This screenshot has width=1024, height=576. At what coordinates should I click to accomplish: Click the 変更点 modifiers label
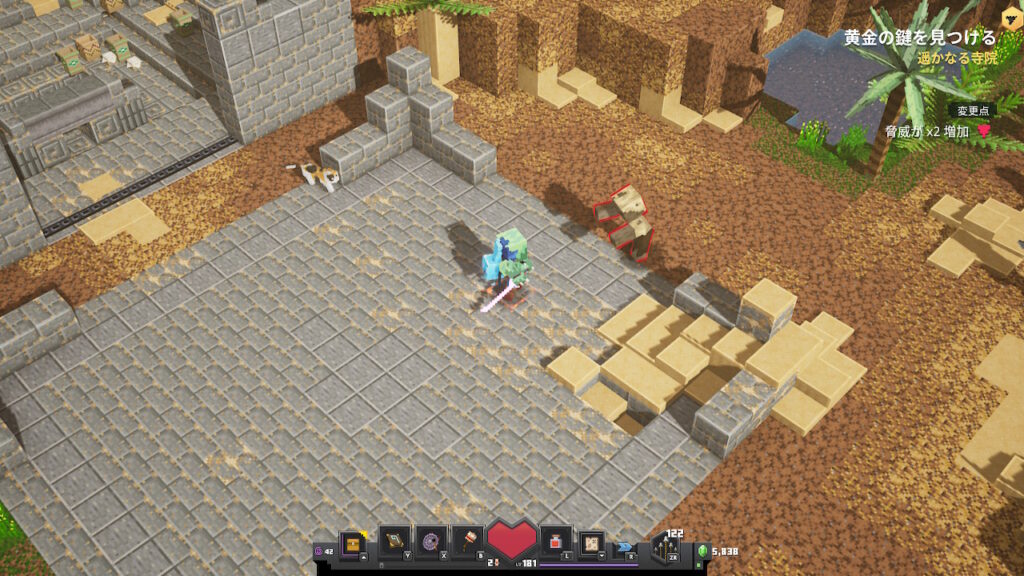(x=971, y=111)
